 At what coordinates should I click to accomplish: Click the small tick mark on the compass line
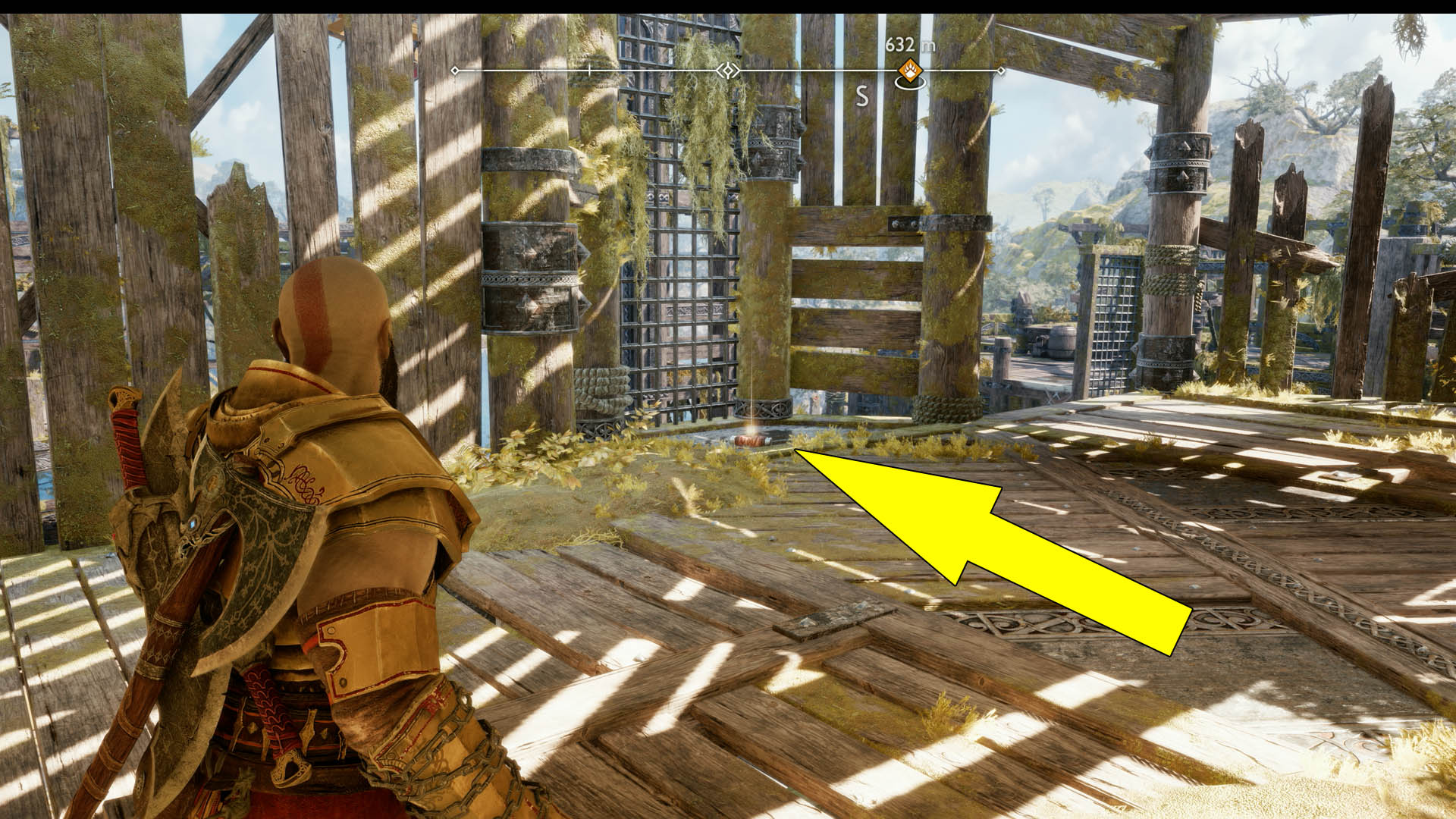coord(588,70)
